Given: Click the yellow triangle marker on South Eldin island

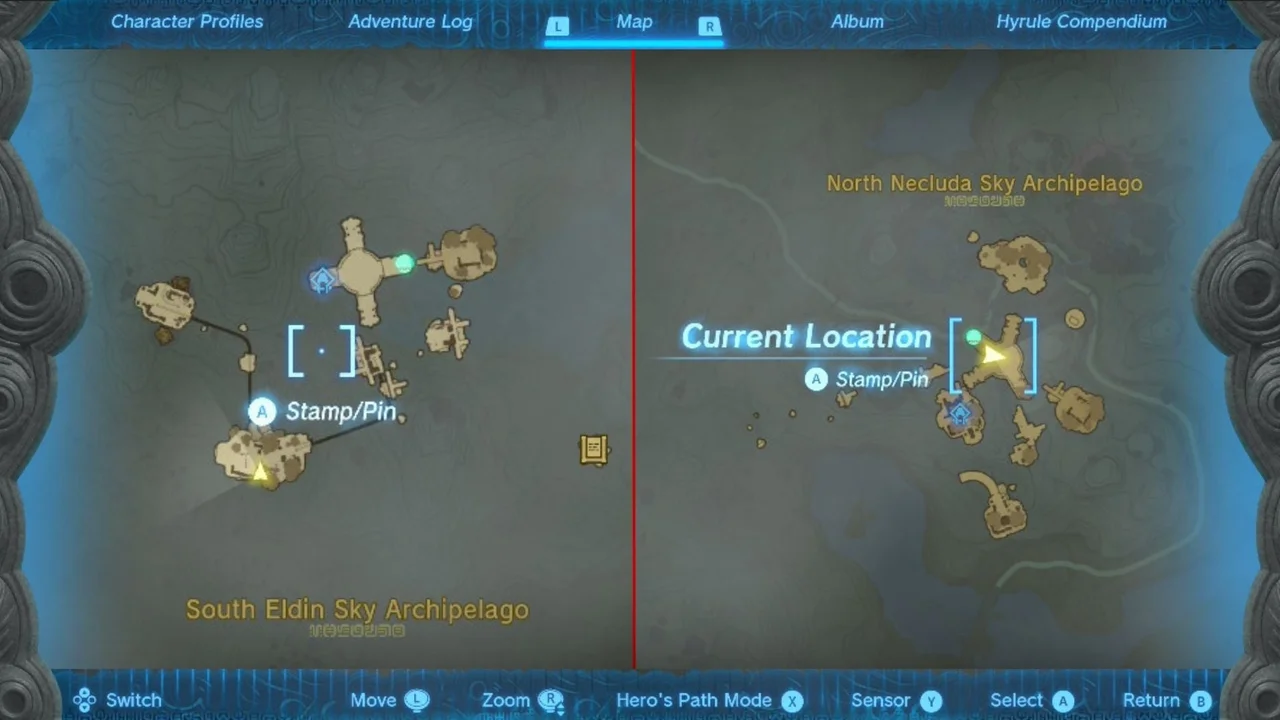Looking at the screenshot, I should (259, 473).
